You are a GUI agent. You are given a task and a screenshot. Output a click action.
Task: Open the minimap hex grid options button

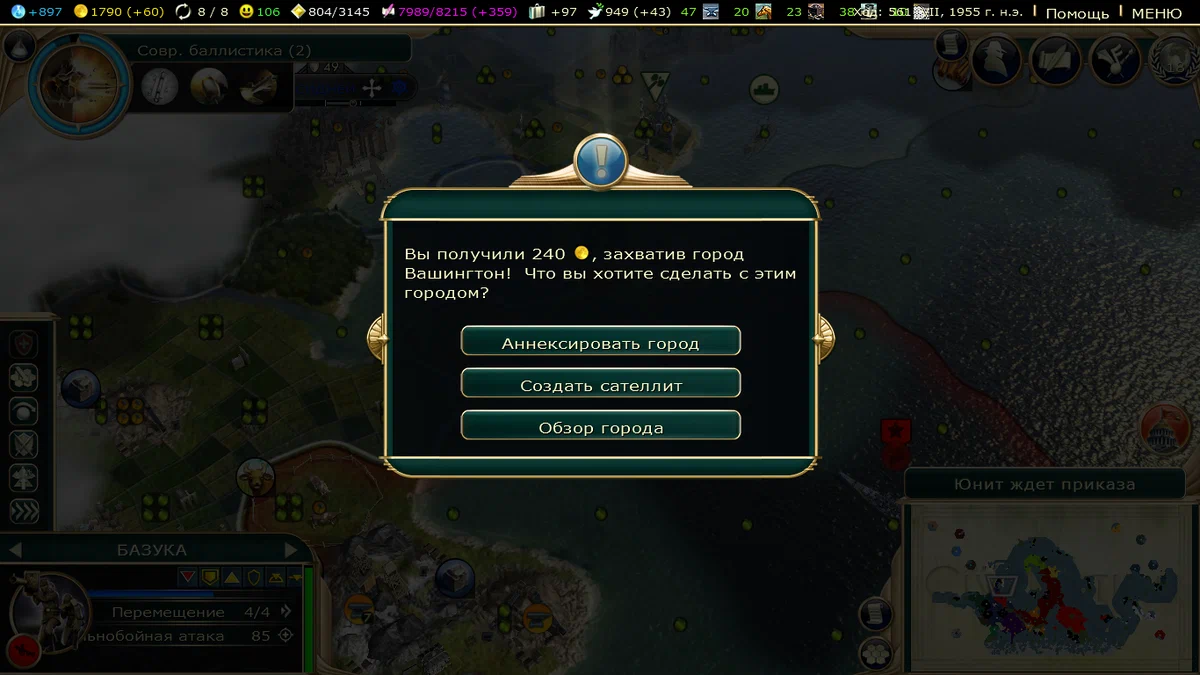click(877, 652)
